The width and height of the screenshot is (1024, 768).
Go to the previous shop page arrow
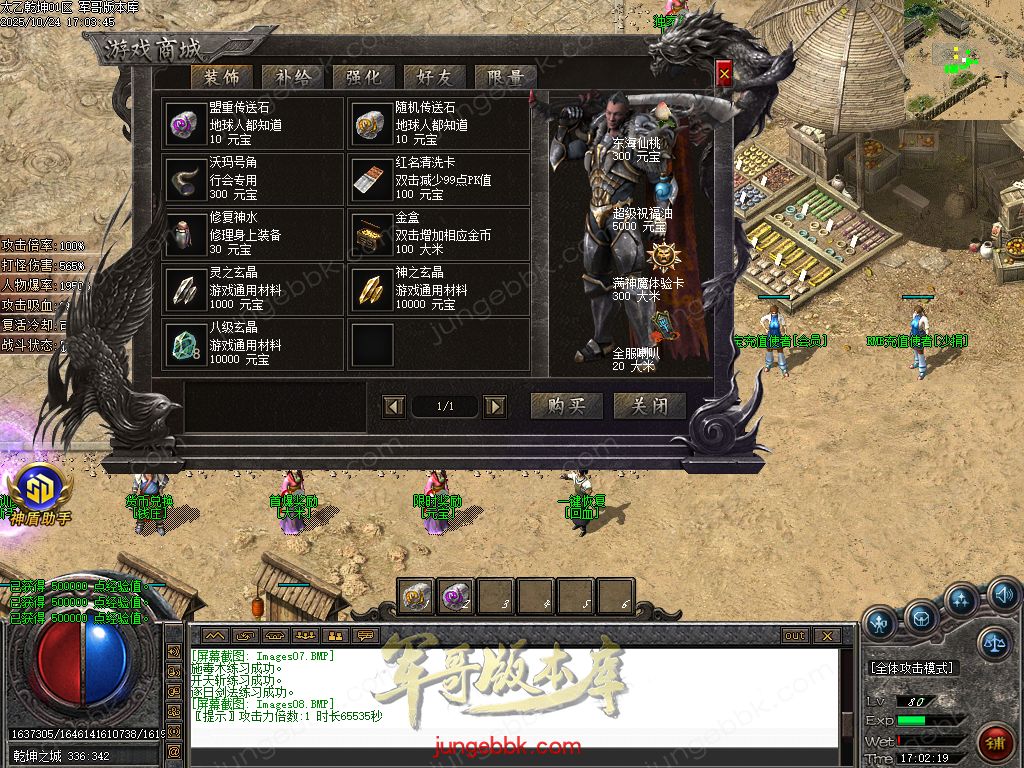(x=394, y=406)
